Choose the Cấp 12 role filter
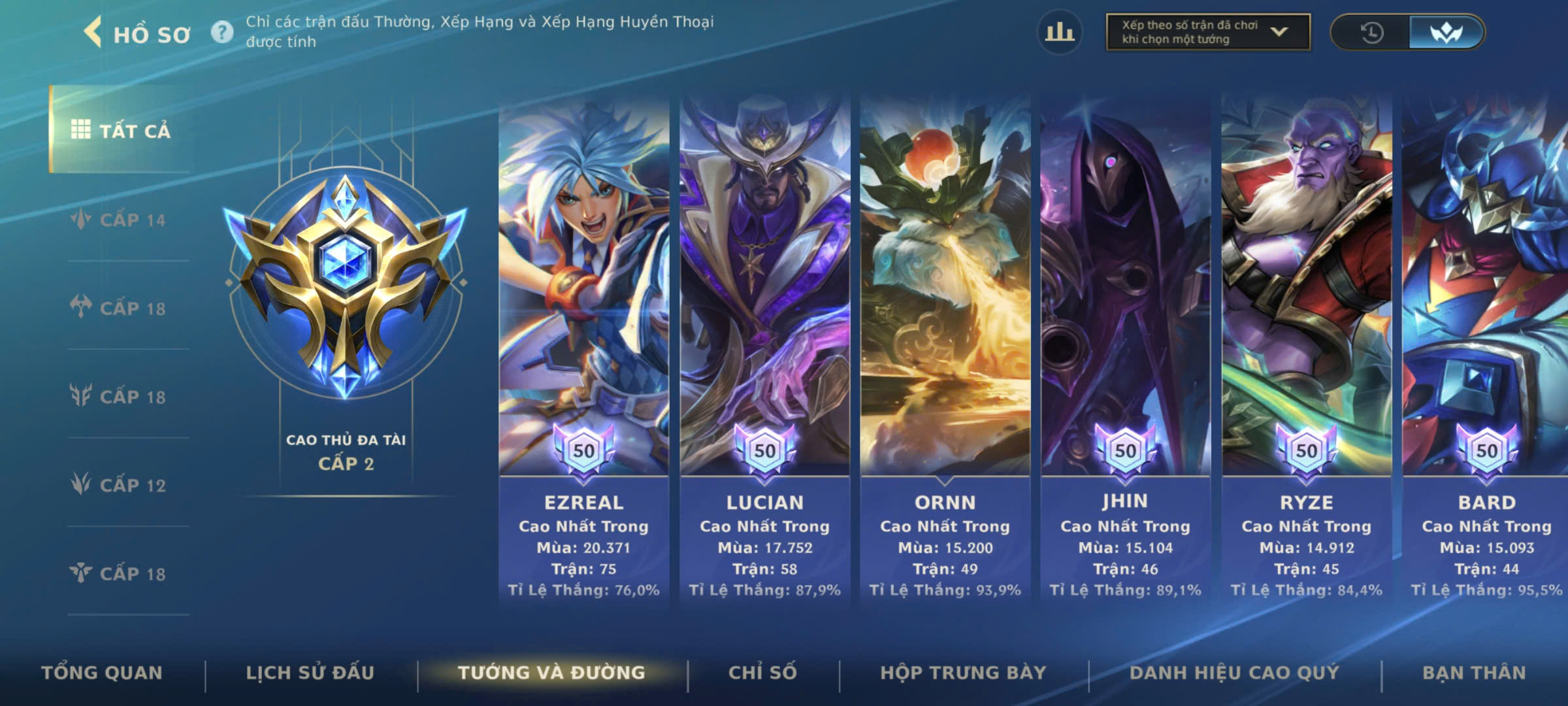The height and width of the screenshot is (706, 1568). tap(121, 484)
